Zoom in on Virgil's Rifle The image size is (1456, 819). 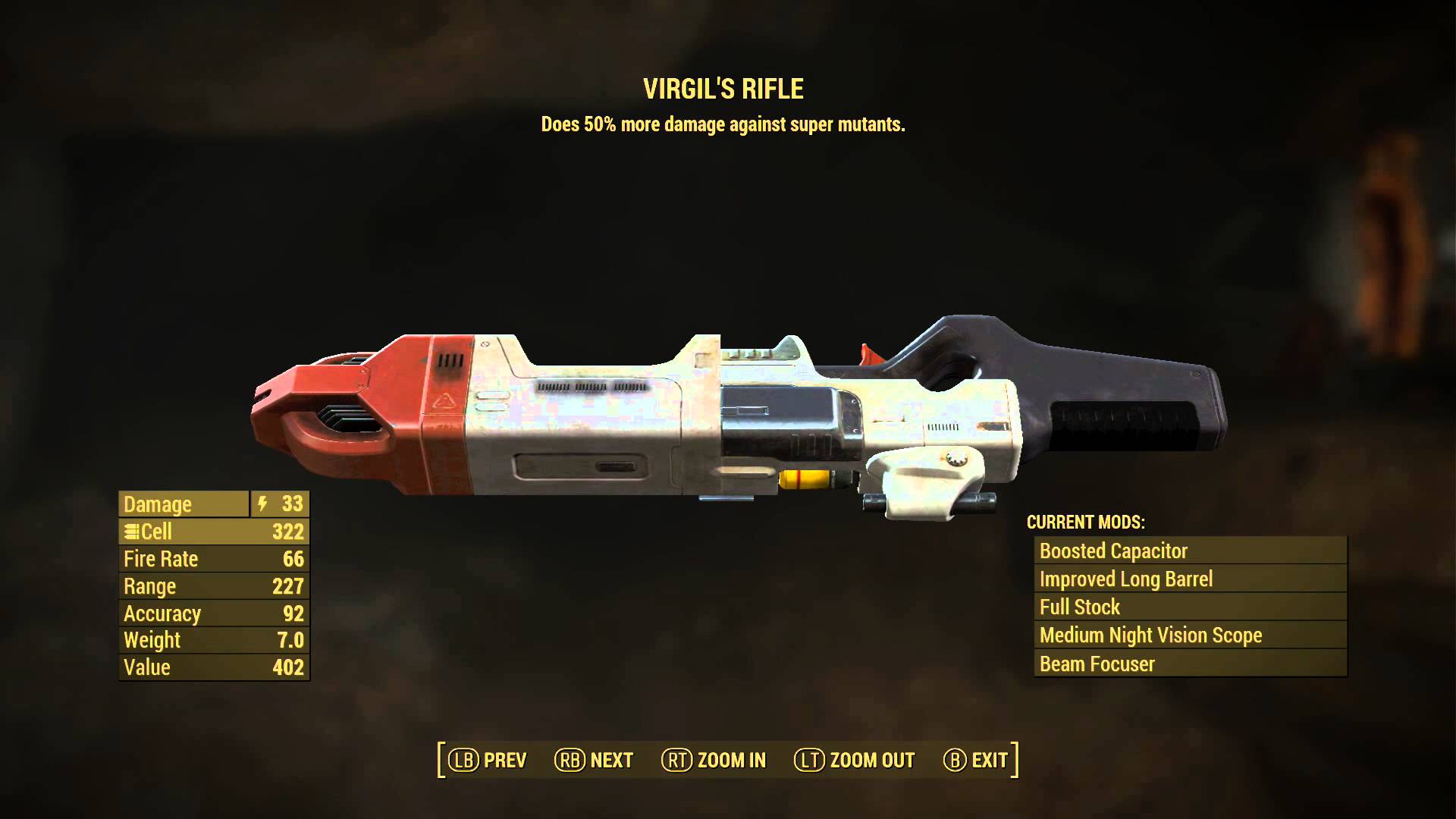tap(714, 760)
